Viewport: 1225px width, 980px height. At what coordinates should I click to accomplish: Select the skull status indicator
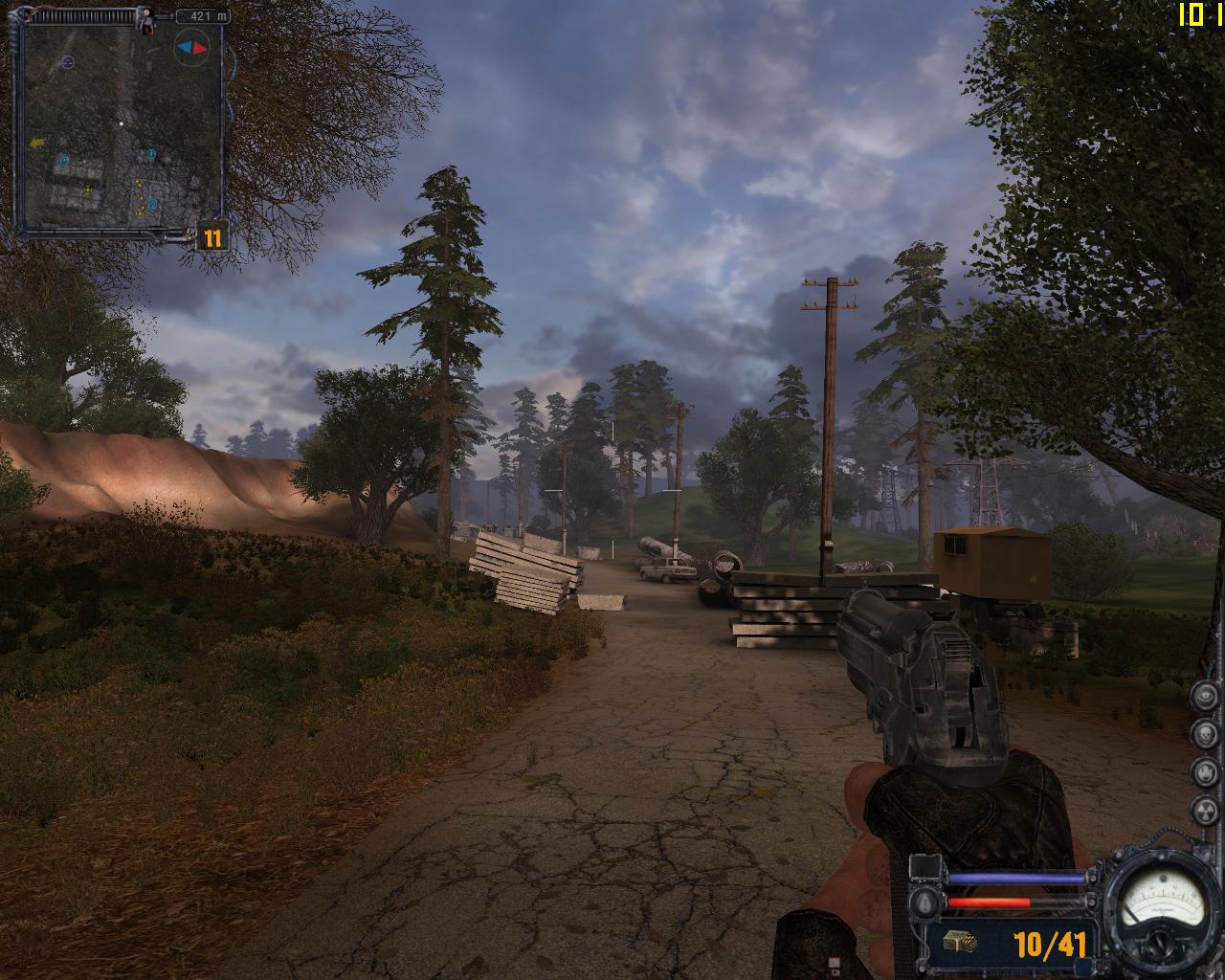click(1203, 734)
